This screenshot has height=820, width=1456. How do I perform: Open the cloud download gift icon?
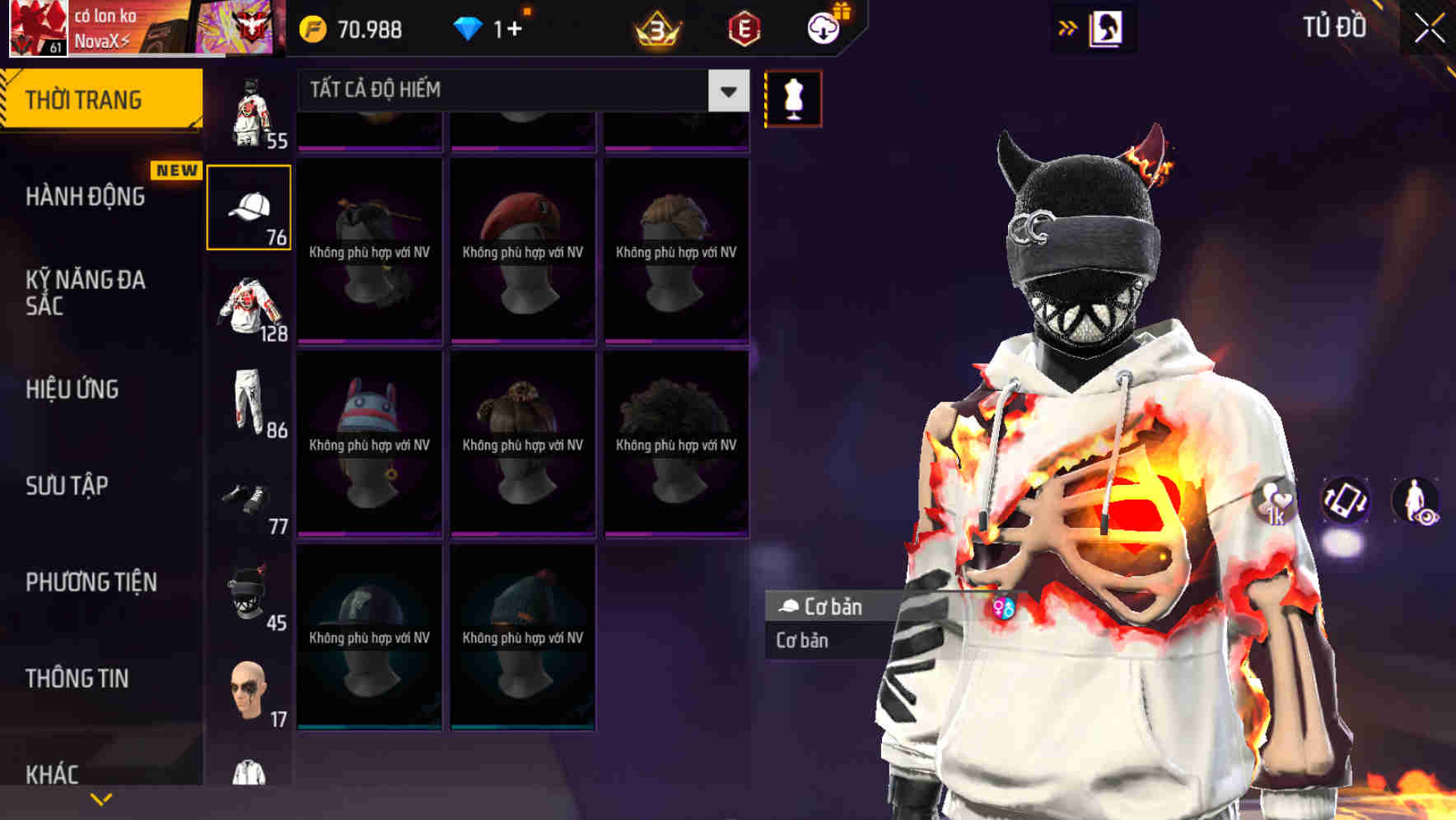(x=823, y=27)
